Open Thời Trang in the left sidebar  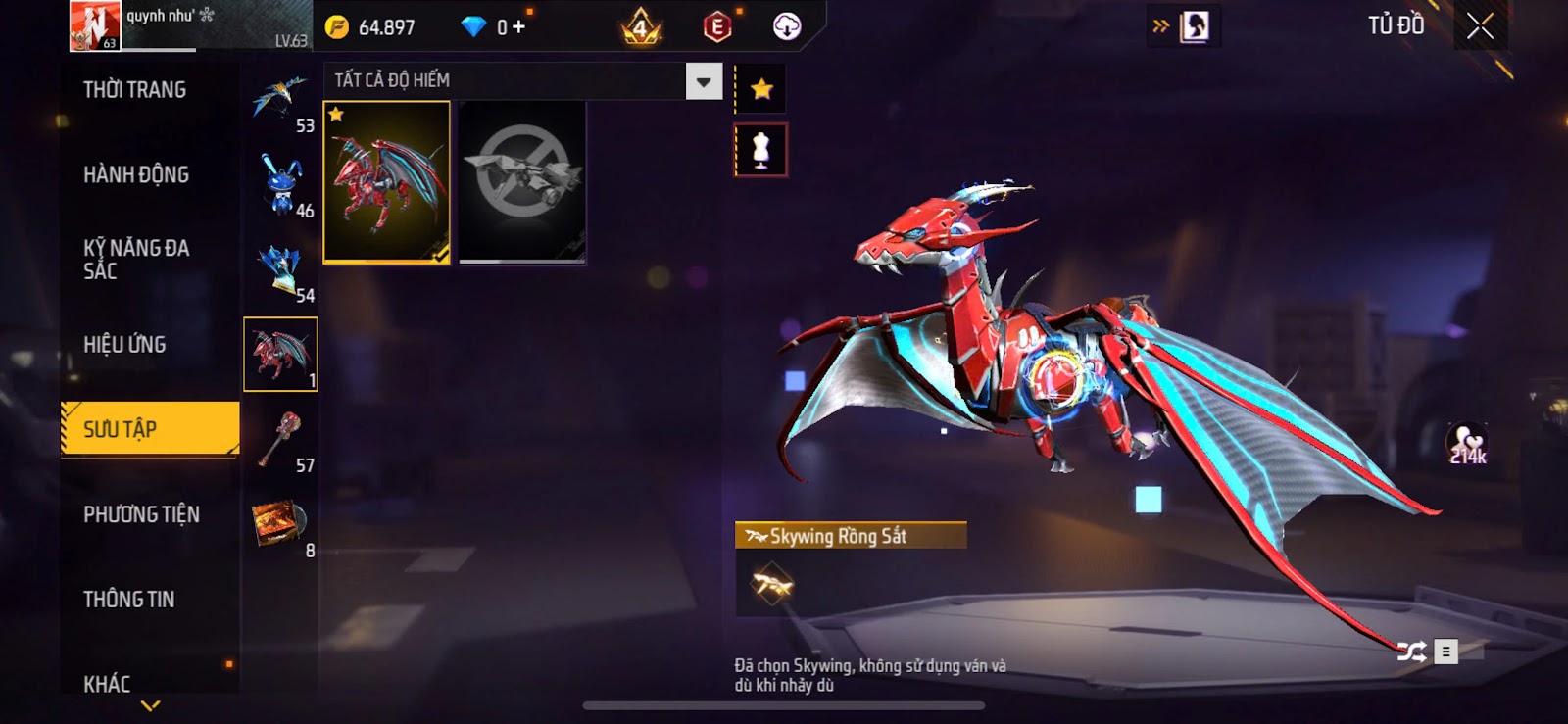click(130, 90)
